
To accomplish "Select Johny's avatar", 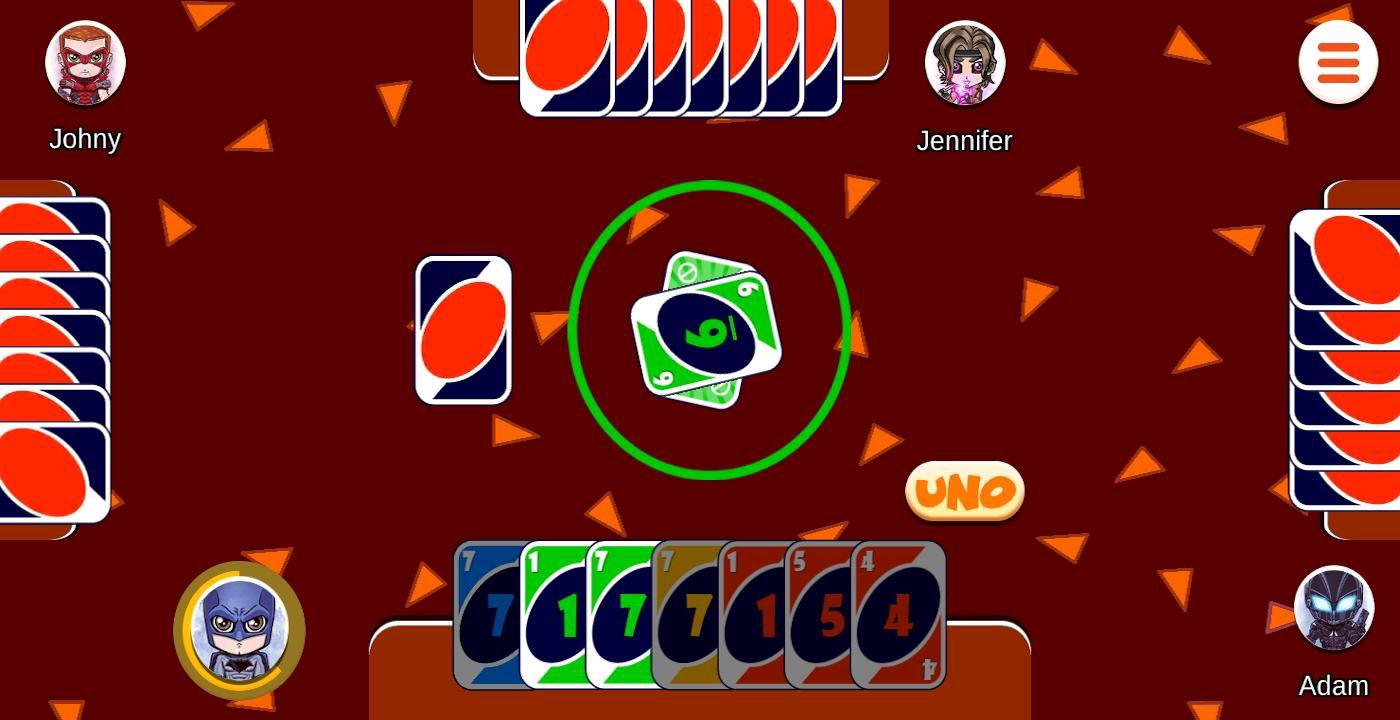I will click(x=85, y=62).
